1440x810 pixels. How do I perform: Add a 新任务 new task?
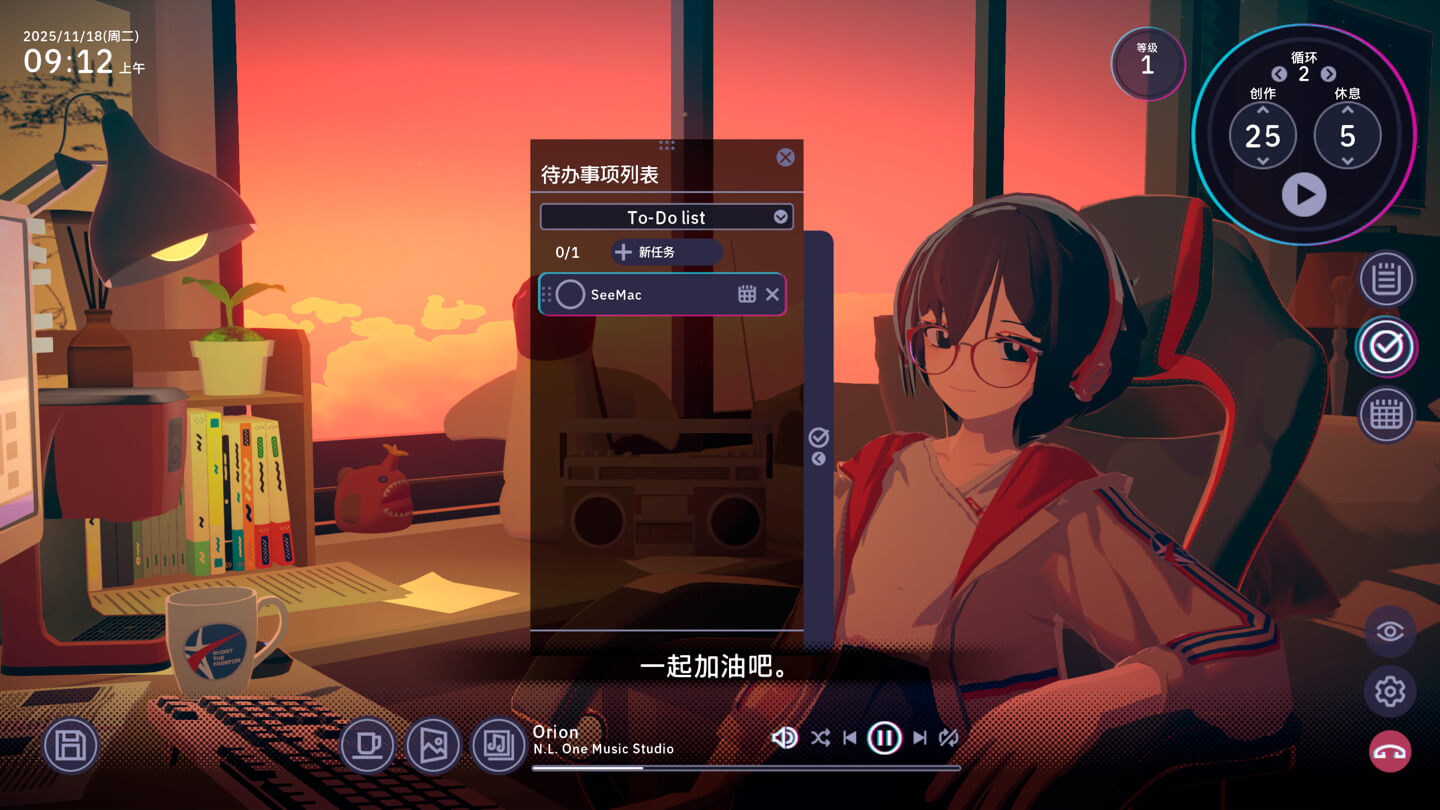click(666, 252)
